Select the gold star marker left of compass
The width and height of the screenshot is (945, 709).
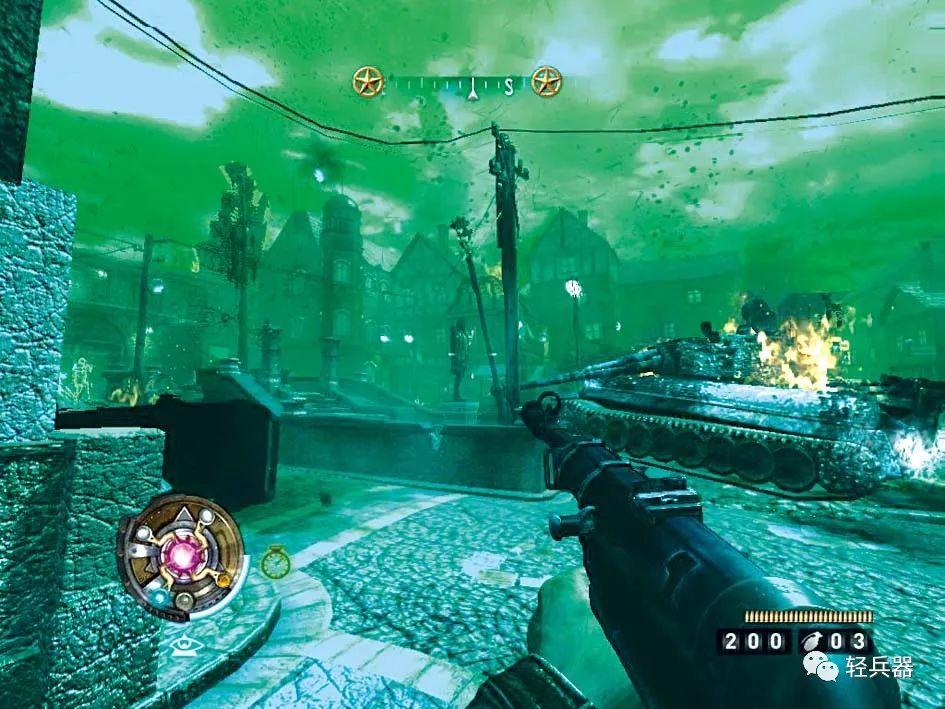click(368, 82)
